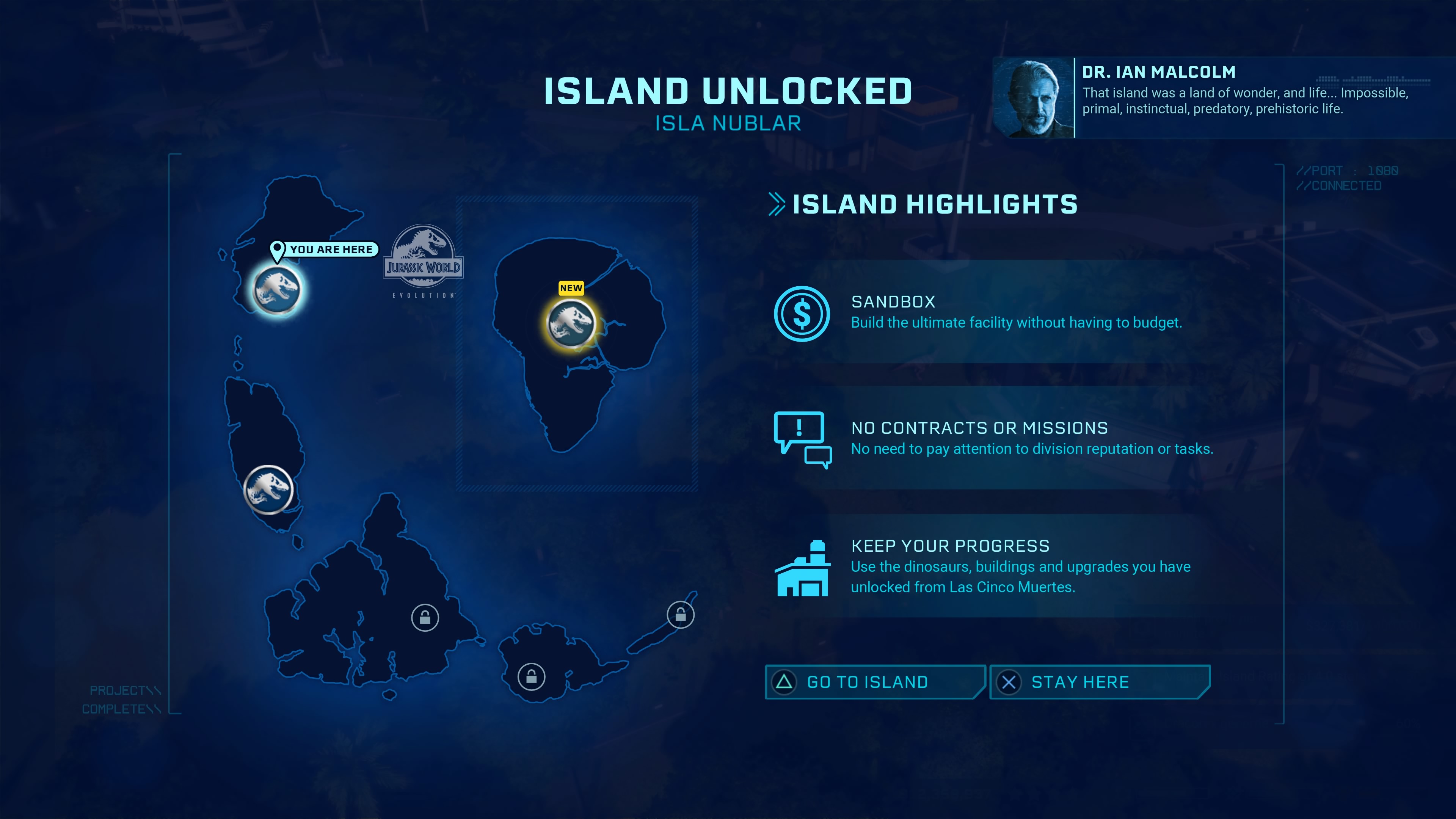Click the padlock on the large locked island
The image size is (1456, 819).
426,618
